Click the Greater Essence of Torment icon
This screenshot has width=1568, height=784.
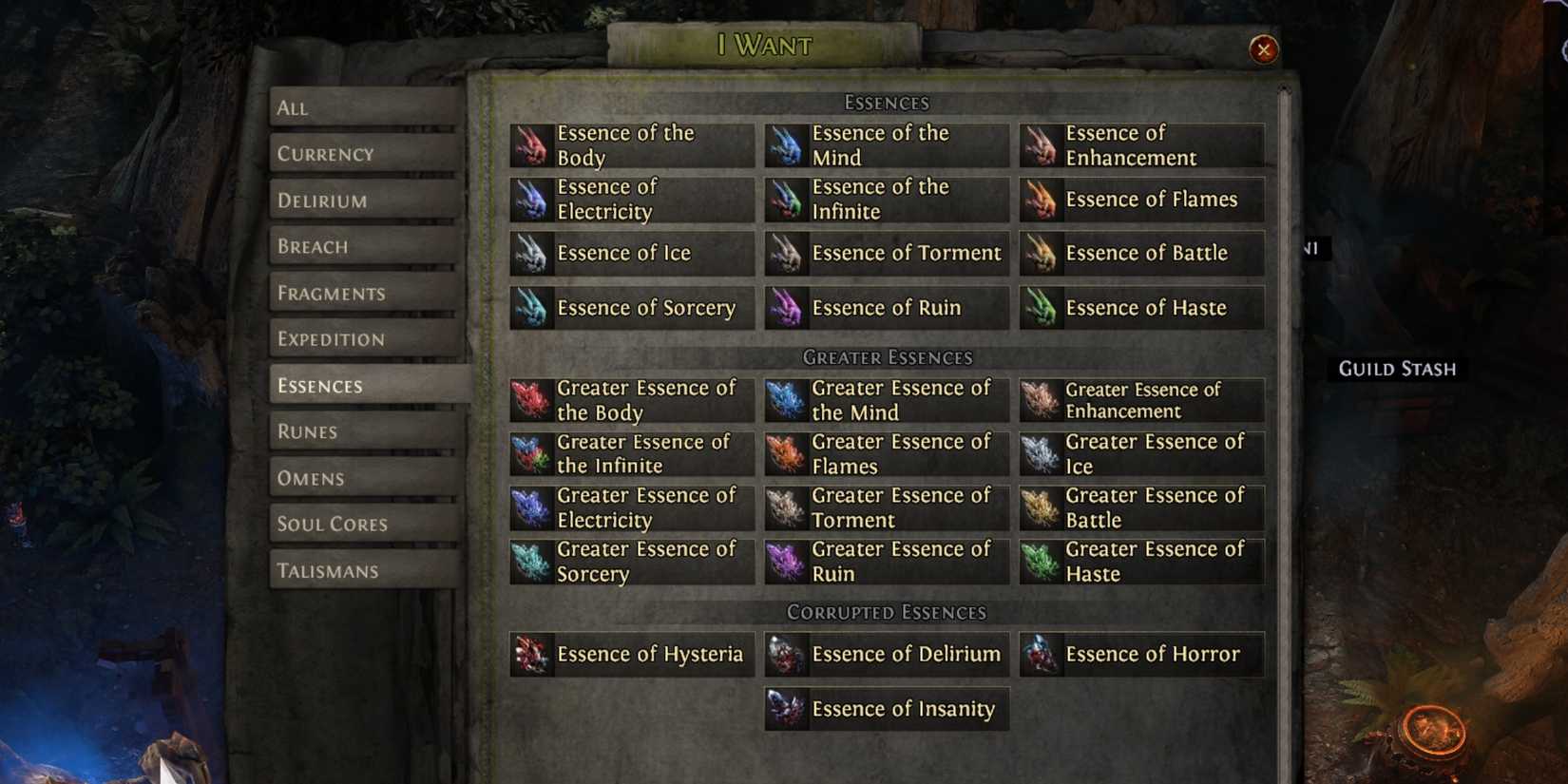point(787,507)
